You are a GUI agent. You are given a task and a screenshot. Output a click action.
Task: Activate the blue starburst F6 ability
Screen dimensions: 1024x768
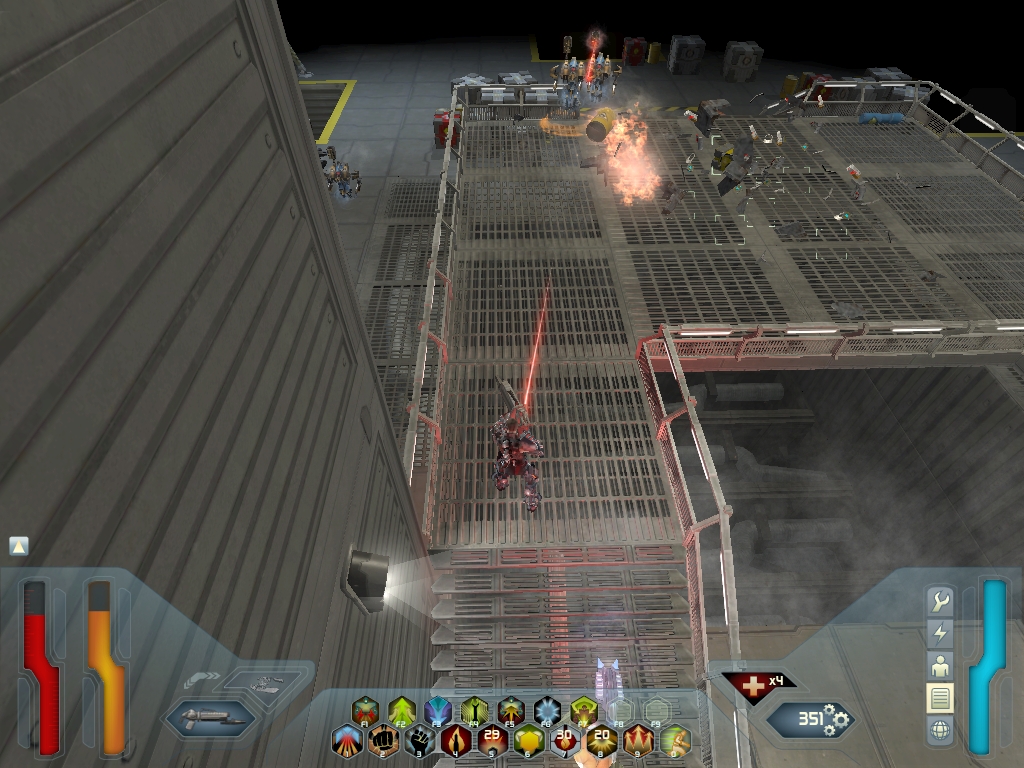point(547,711)
